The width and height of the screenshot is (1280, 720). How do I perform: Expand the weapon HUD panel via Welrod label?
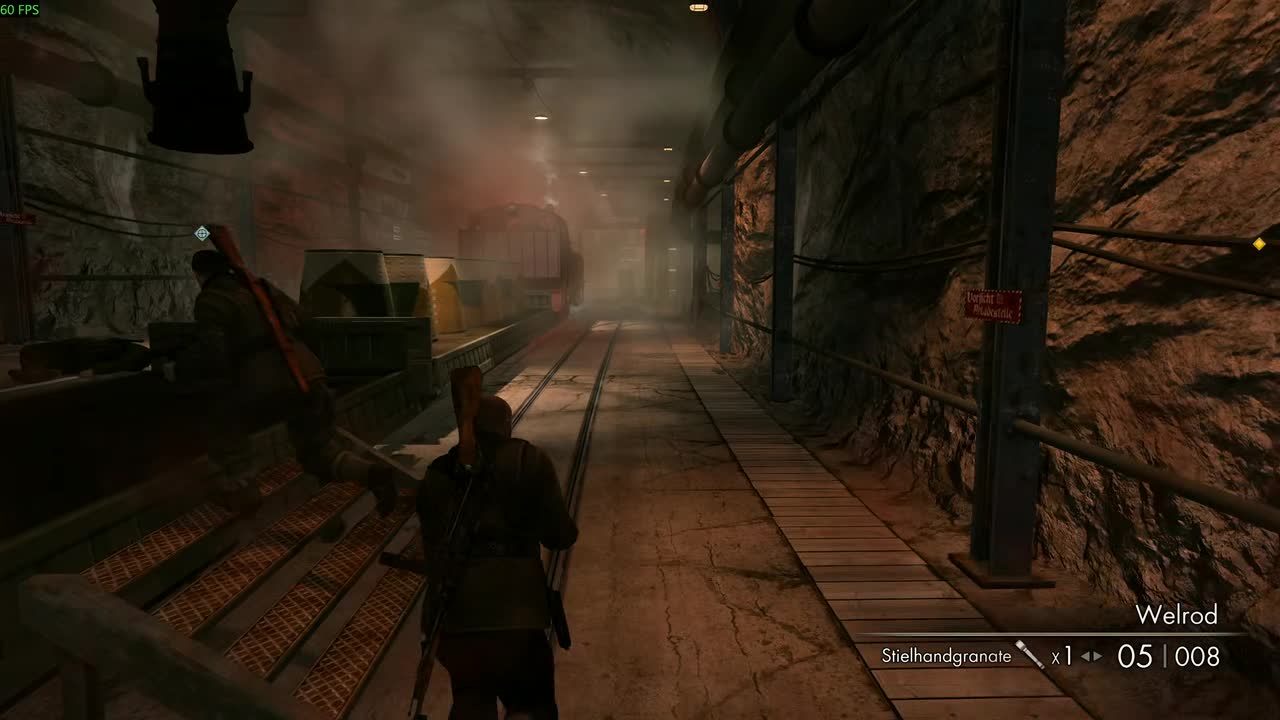tap(1177, 615)
